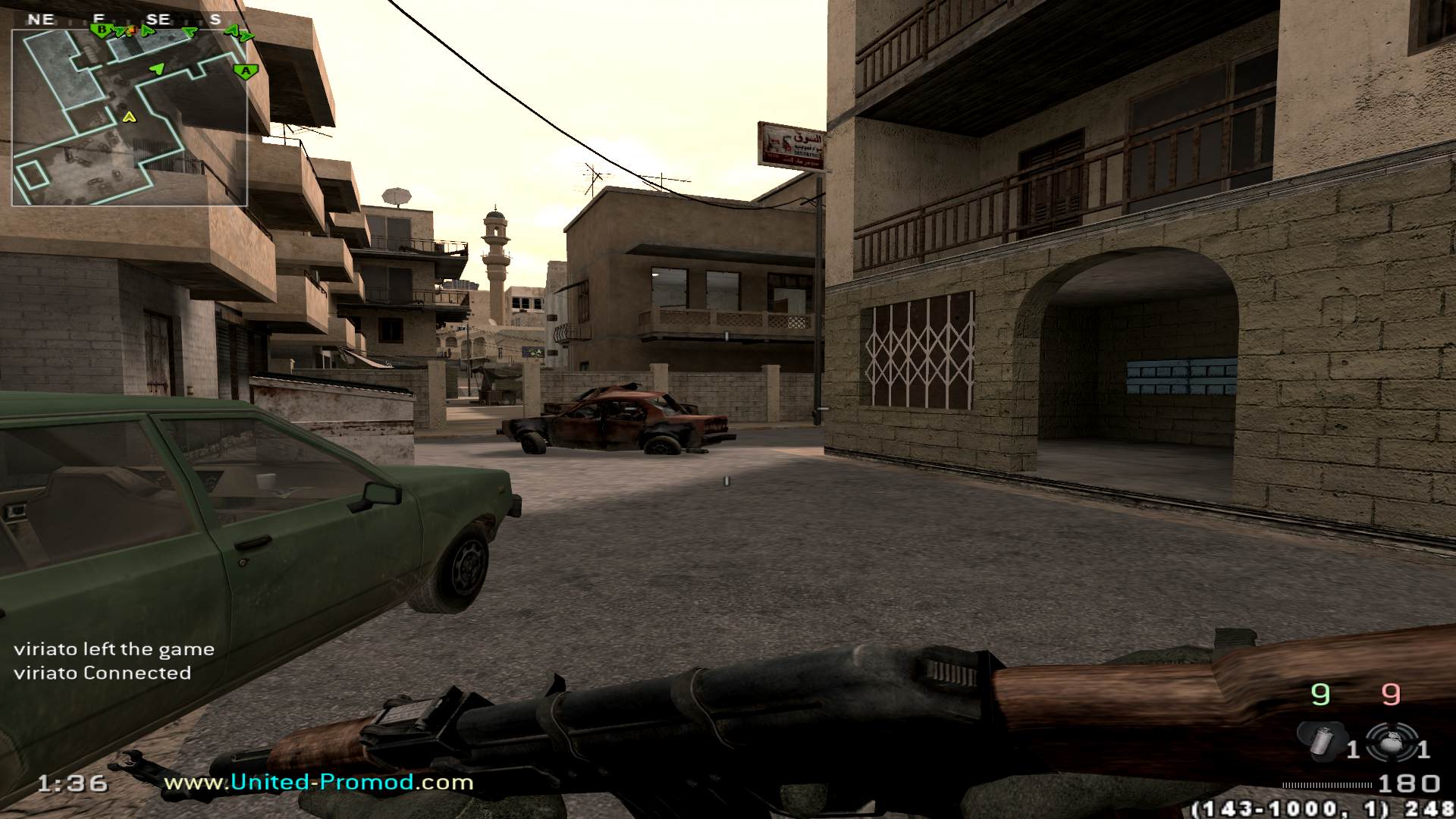Click the minimap in the corner
This screenshot has width=1456, height=819.
pyautogui.click(x=129, y=118)
